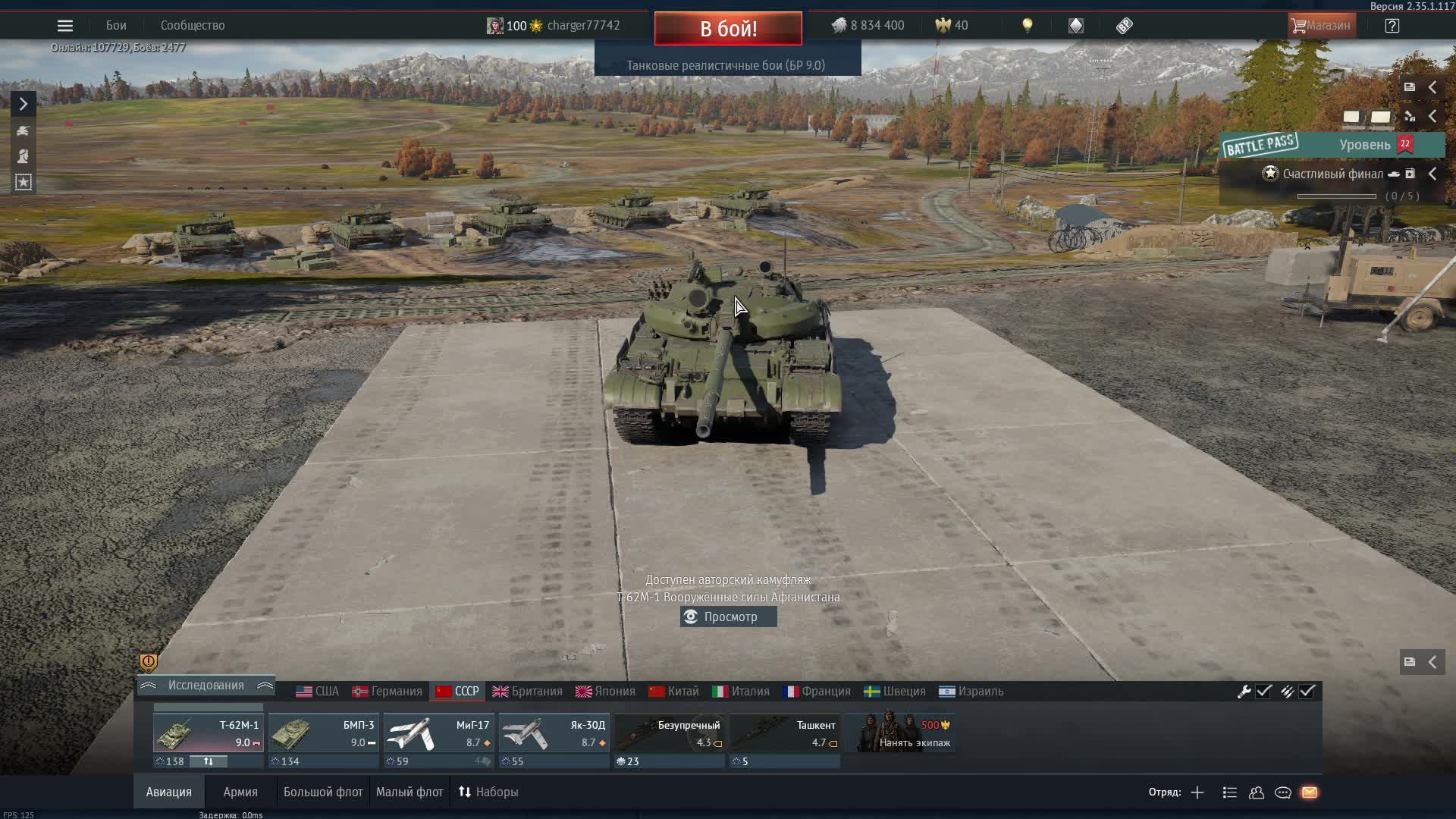Start battle with the В бой! button

[x=728, y=29]
